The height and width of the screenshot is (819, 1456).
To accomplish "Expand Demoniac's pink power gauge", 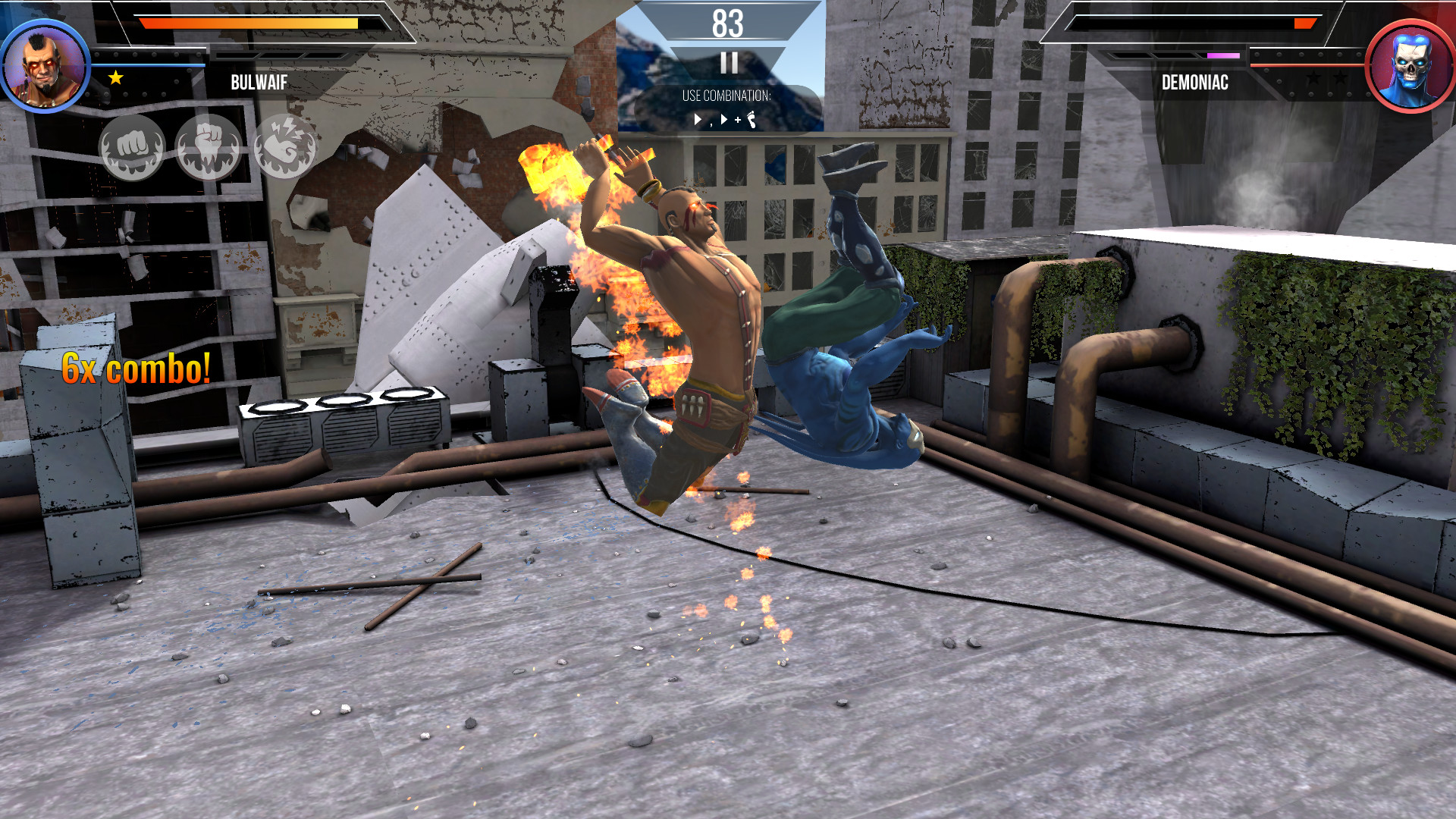I will [x=1222, y=55].
